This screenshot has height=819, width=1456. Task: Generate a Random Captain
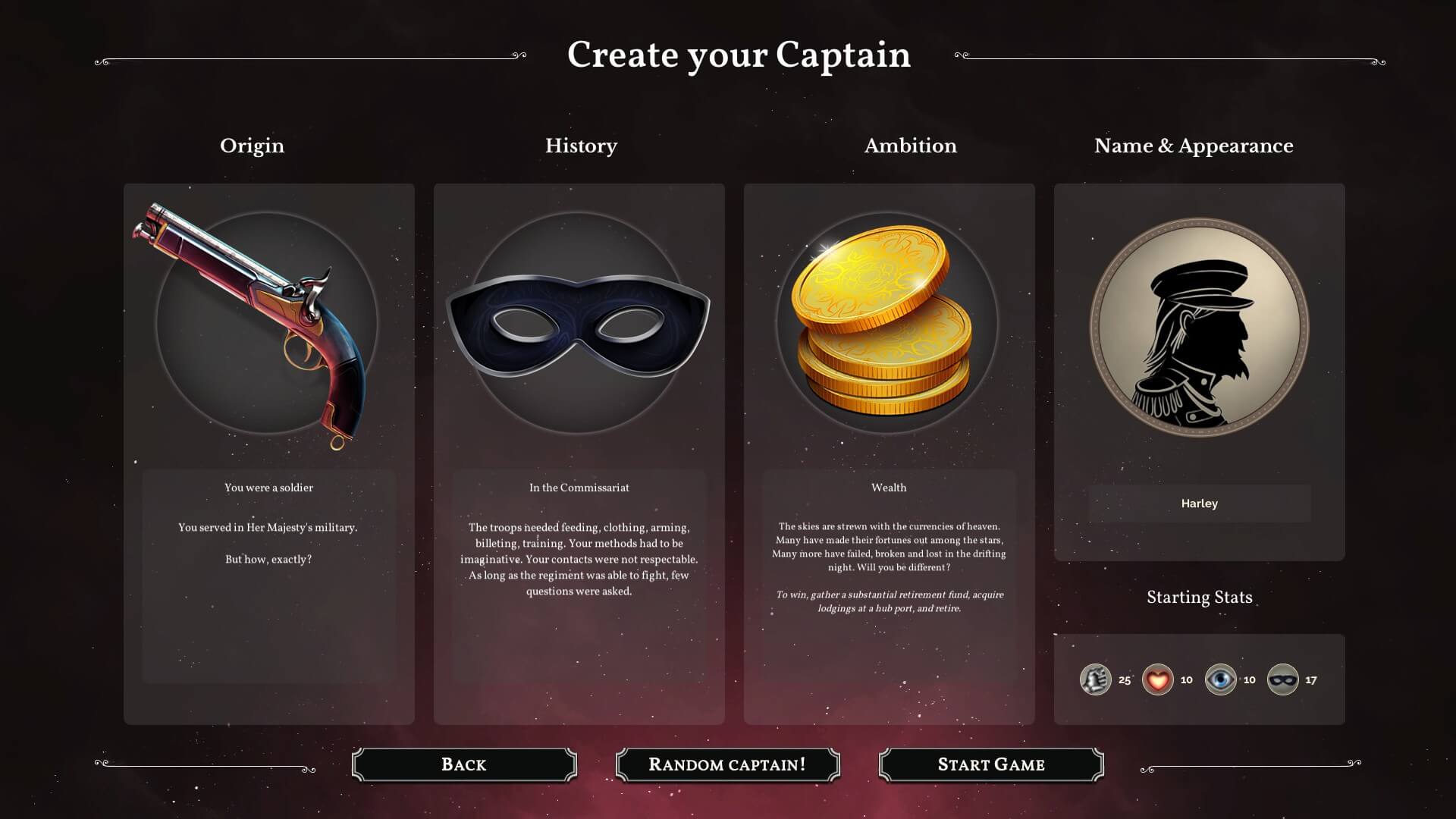point(727,764)
